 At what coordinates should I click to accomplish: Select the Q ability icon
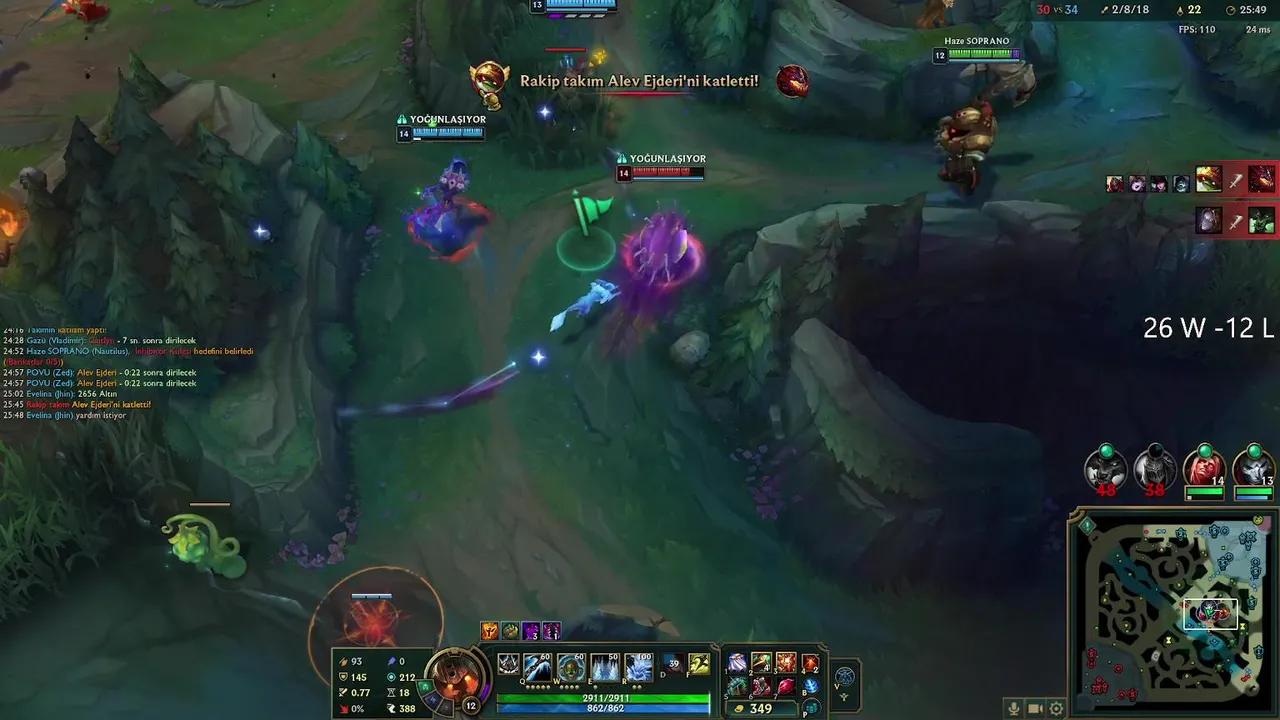click(535, 666)
